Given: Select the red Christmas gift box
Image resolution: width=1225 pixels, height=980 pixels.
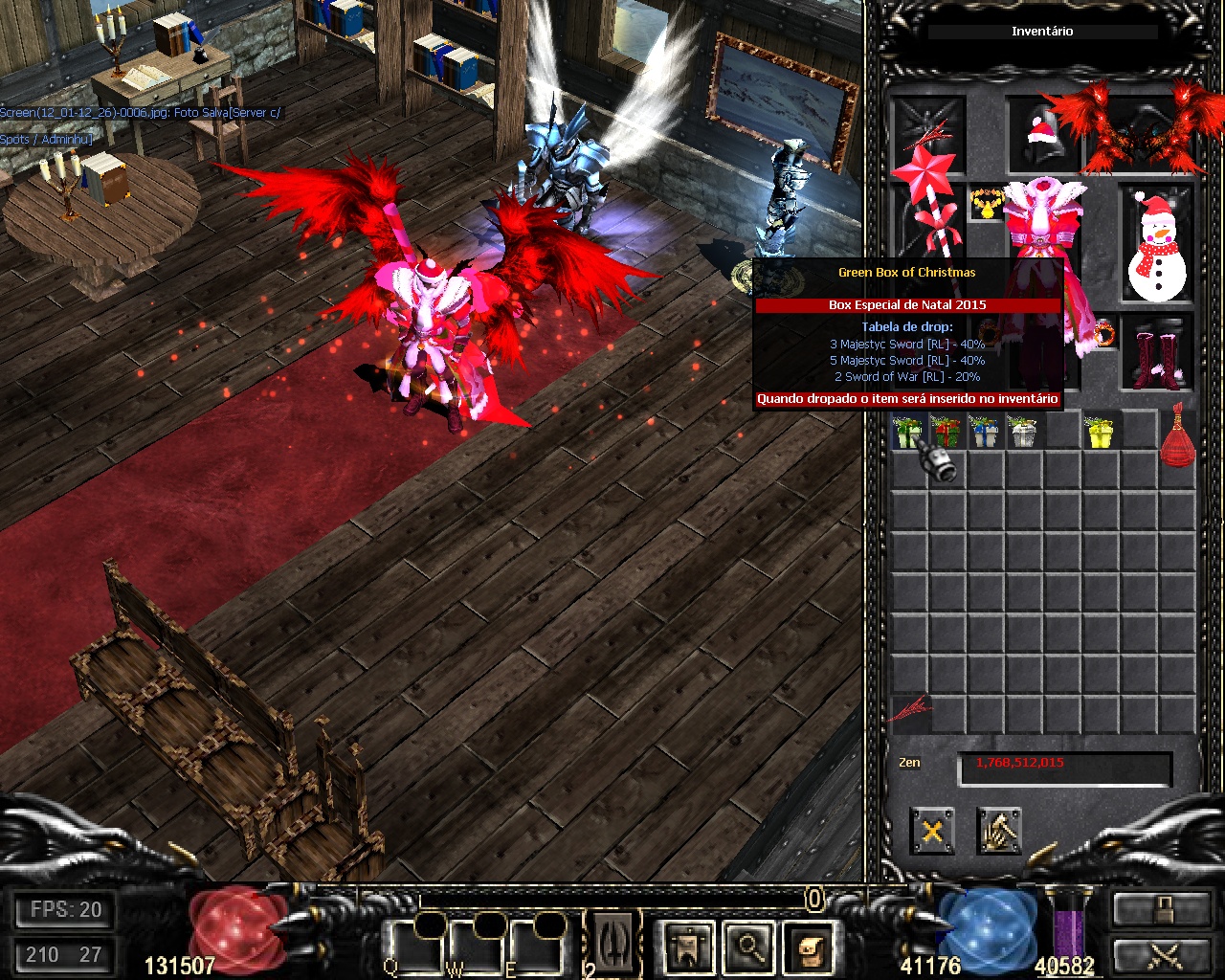Looking at the screenshot, I should 946,432.
